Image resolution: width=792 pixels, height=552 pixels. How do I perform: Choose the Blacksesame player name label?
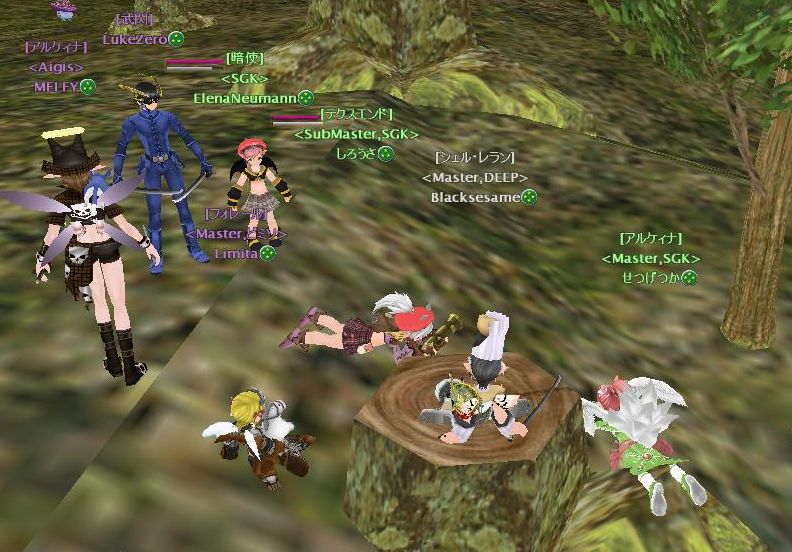(x=476, y=197)
